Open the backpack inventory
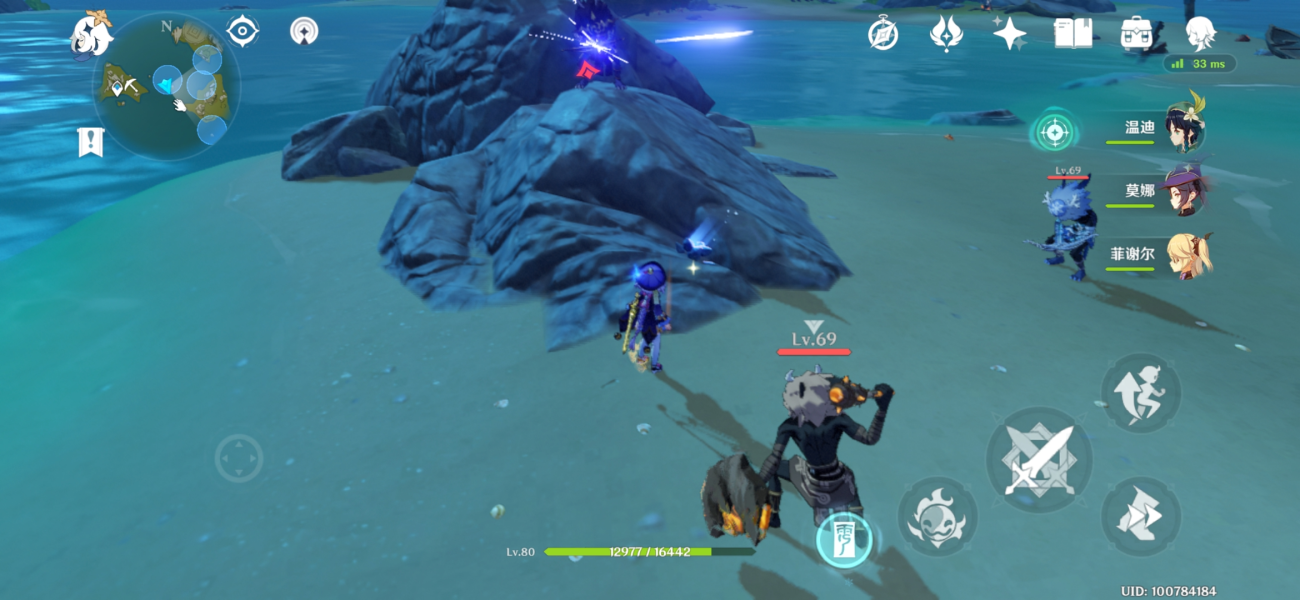 pos(1136,34)
